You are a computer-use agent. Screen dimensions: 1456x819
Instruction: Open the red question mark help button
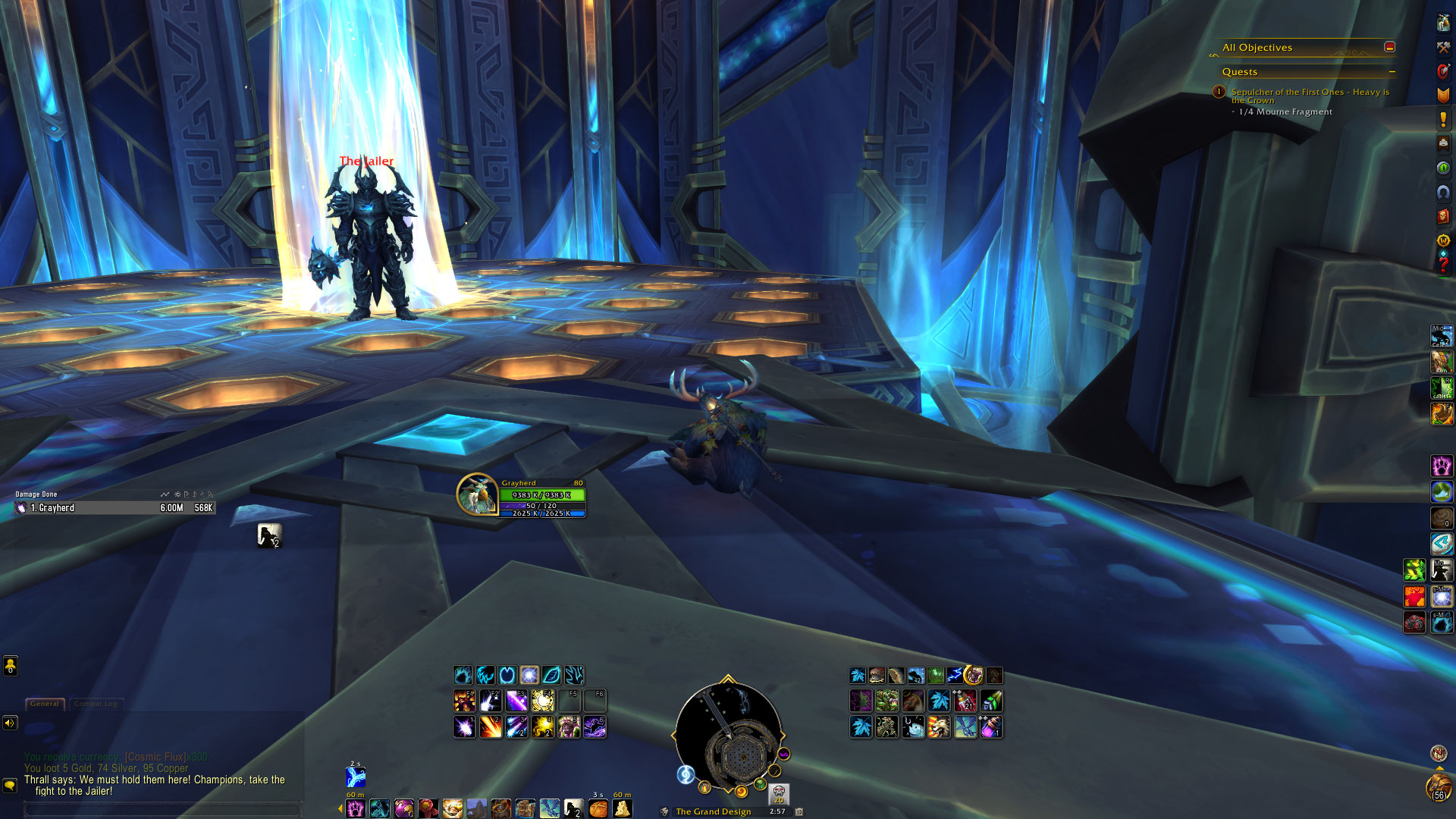tap(1443, 265)
